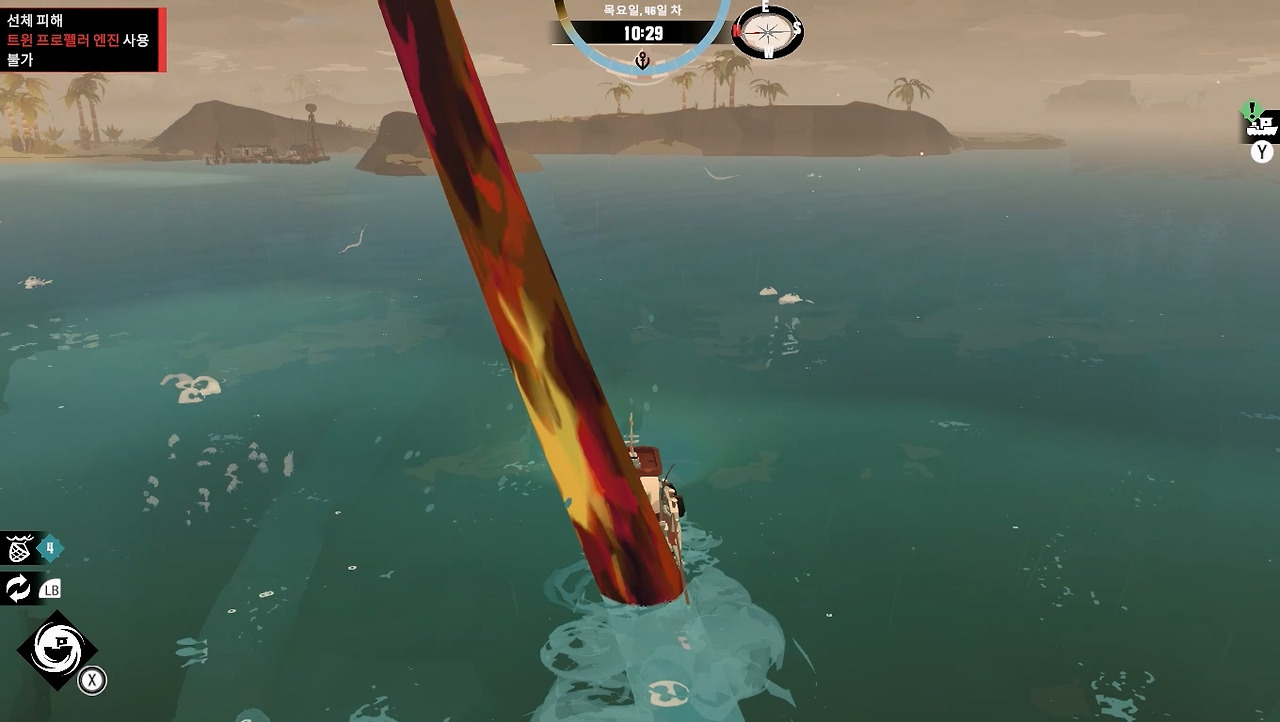
Task: Click the compass at the top
Action: 768,31
